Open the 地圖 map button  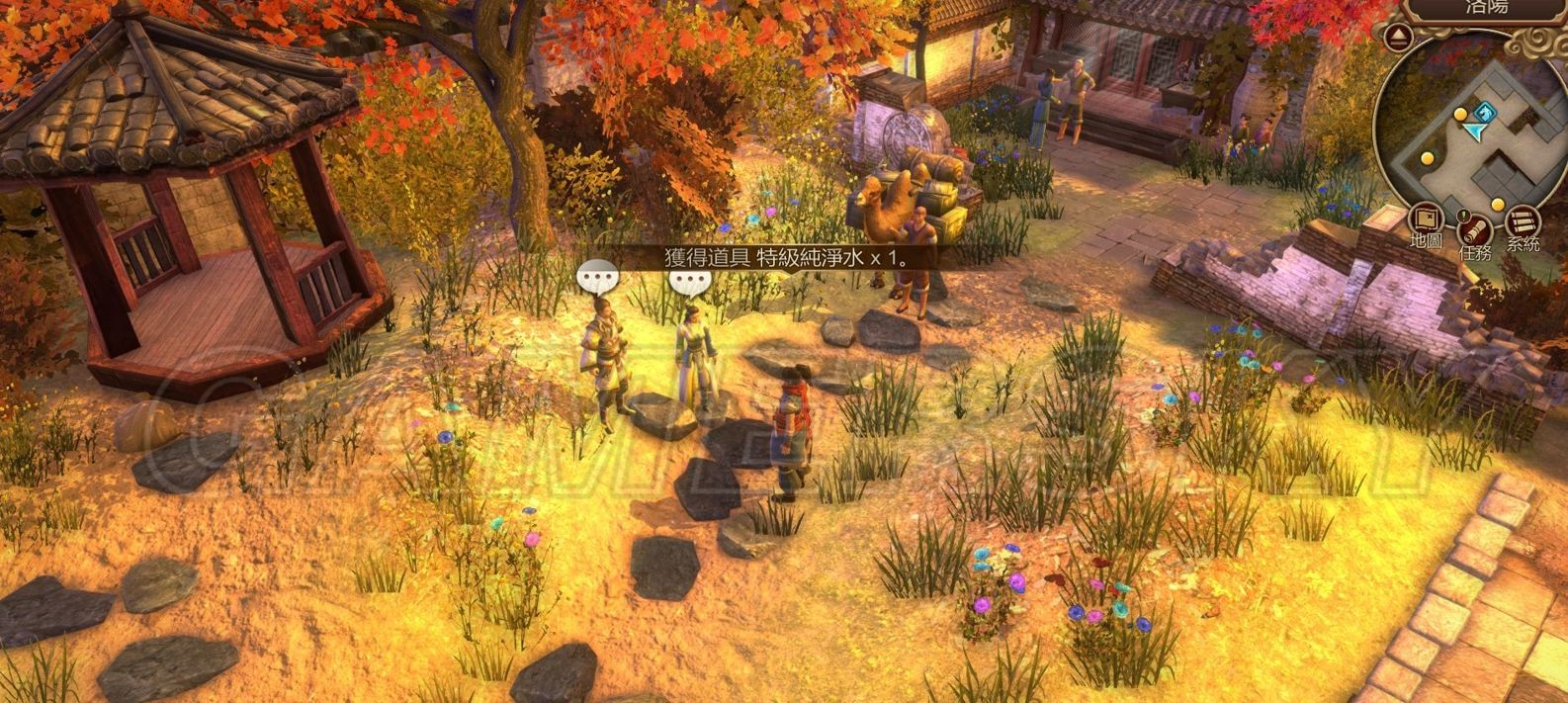(x=1426, y=220)
